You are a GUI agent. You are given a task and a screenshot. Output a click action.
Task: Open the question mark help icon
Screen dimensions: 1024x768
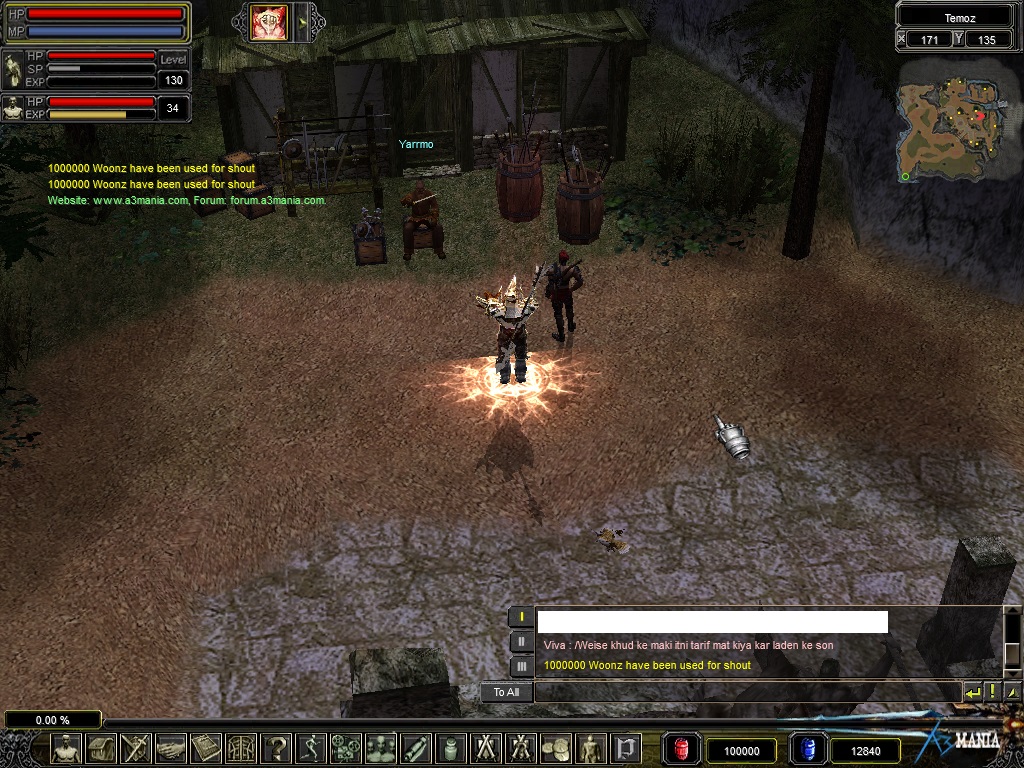tap(276, 748)
